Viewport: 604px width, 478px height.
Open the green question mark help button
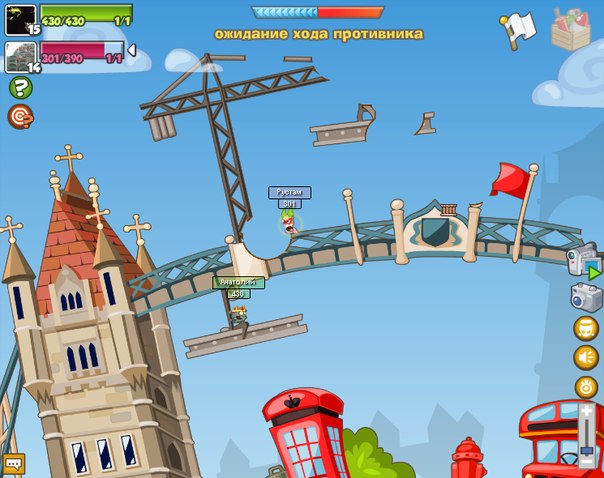click(19, 88)
